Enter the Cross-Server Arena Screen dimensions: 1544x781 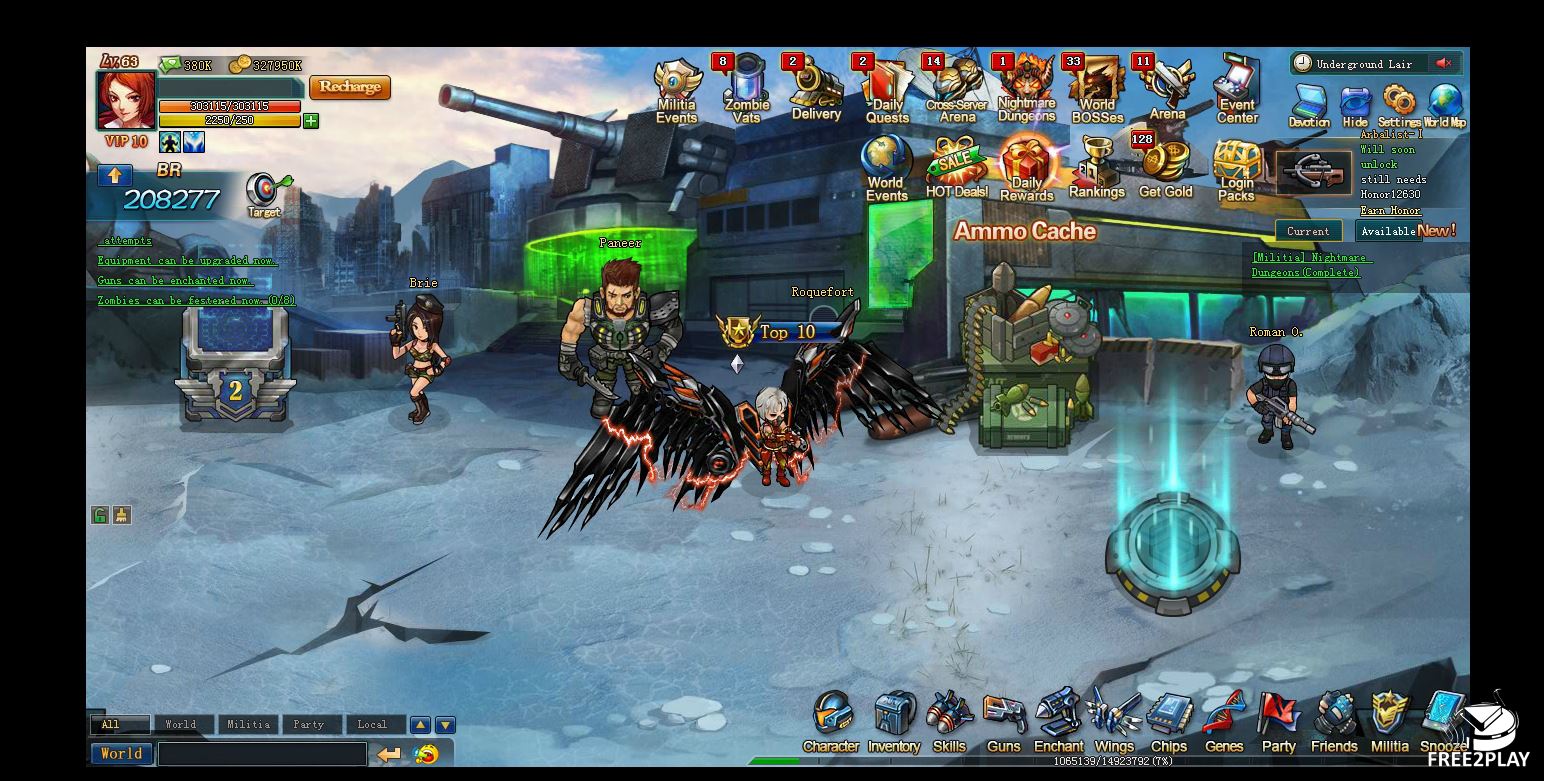click(x=956, y=90)
